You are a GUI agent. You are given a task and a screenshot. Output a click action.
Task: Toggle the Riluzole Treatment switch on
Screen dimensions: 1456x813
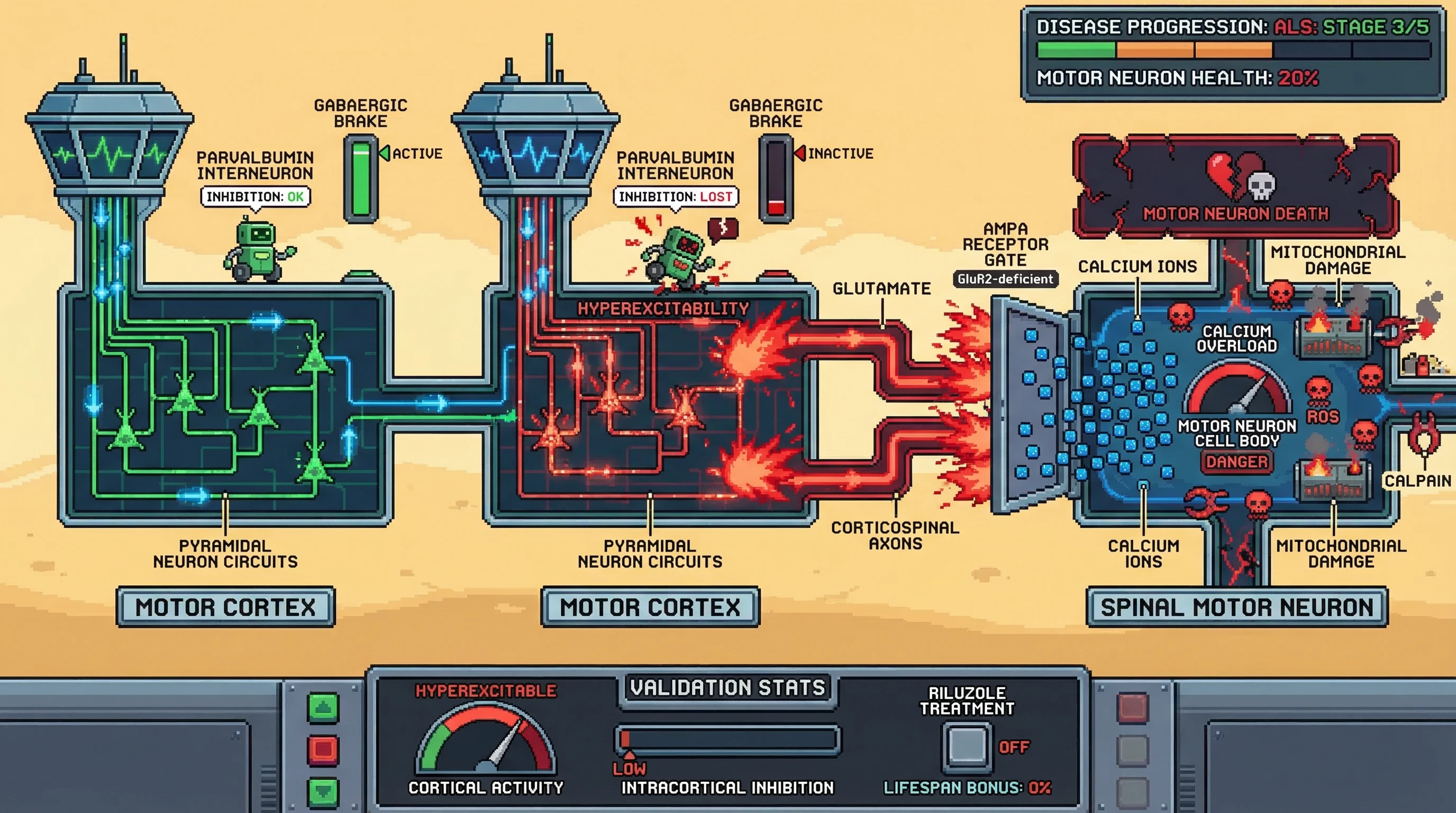[967, 746]
